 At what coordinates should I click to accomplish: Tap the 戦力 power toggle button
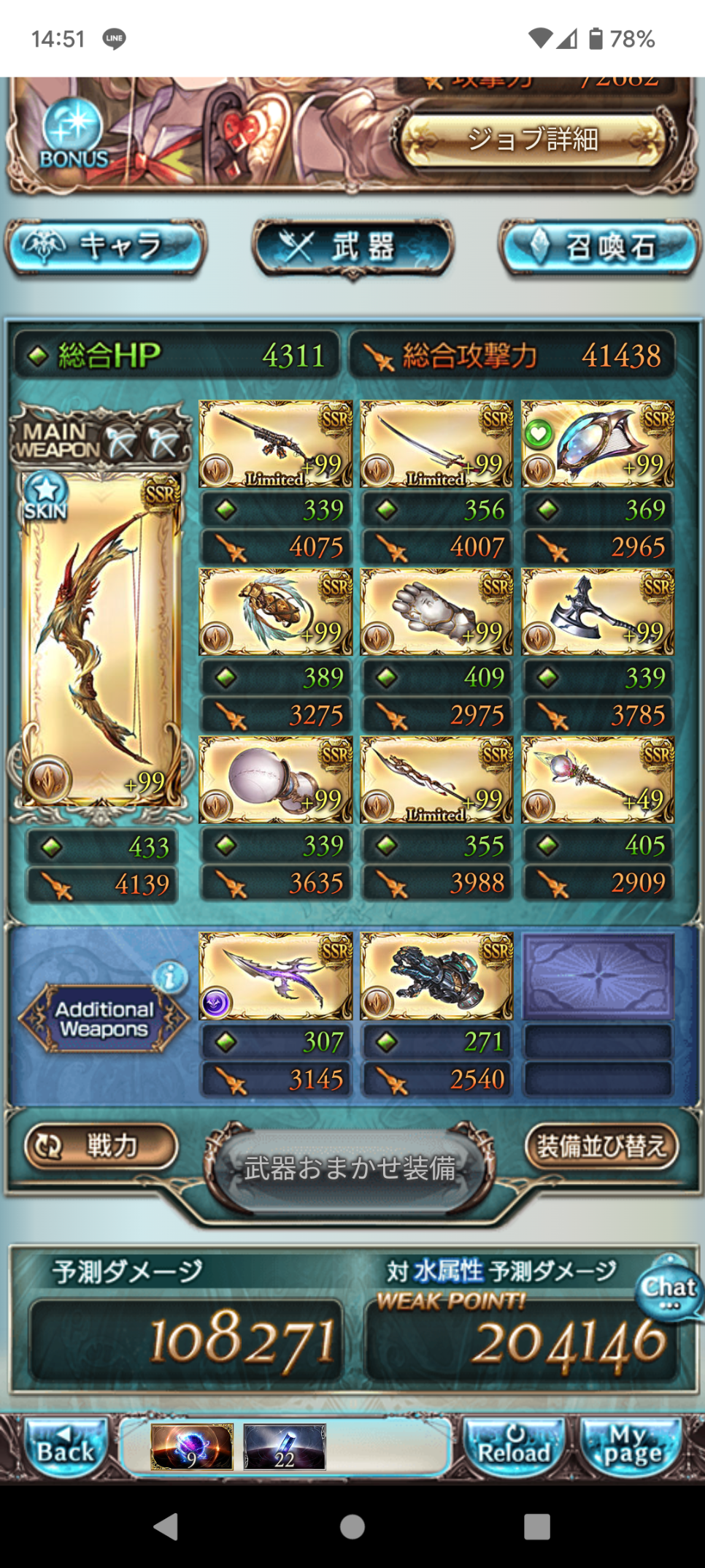click(x=101, y=1145)
